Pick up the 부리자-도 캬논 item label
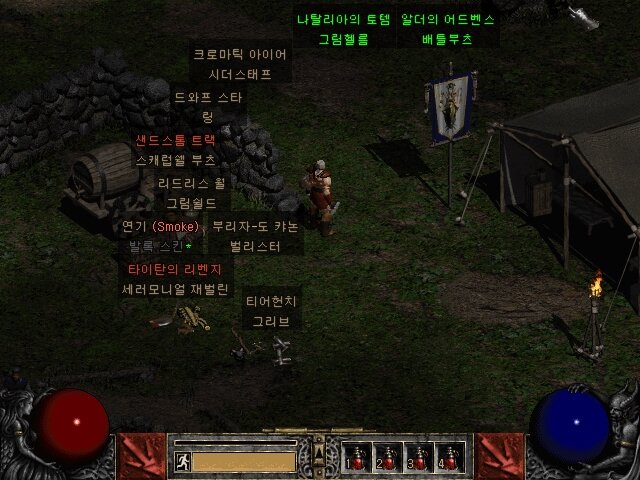Viewport: 640px width, 480px height. point(255,226)
